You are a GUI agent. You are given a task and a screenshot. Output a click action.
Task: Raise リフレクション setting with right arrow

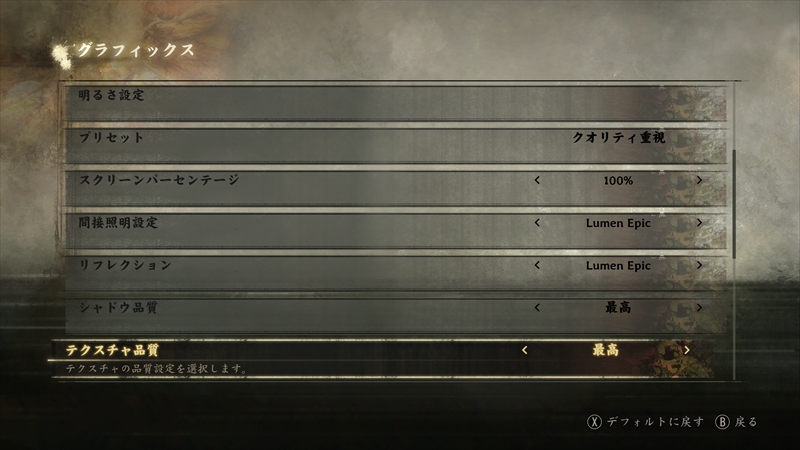699,265
